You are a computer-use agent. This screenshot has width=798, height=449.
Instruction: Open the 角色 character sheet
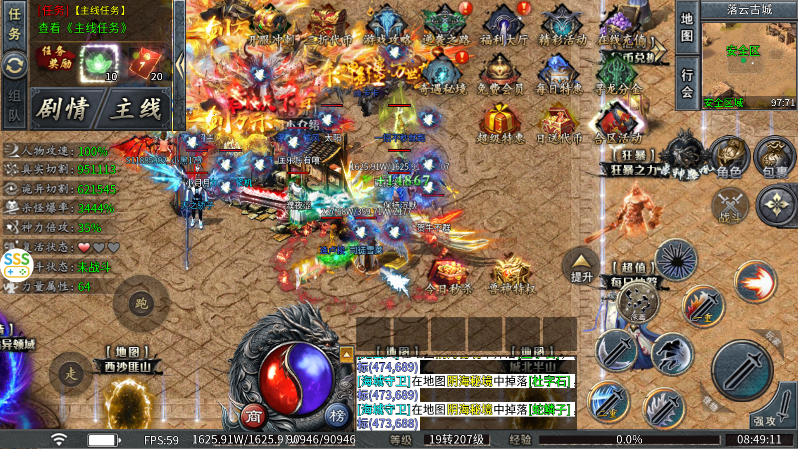pos(730,158)
